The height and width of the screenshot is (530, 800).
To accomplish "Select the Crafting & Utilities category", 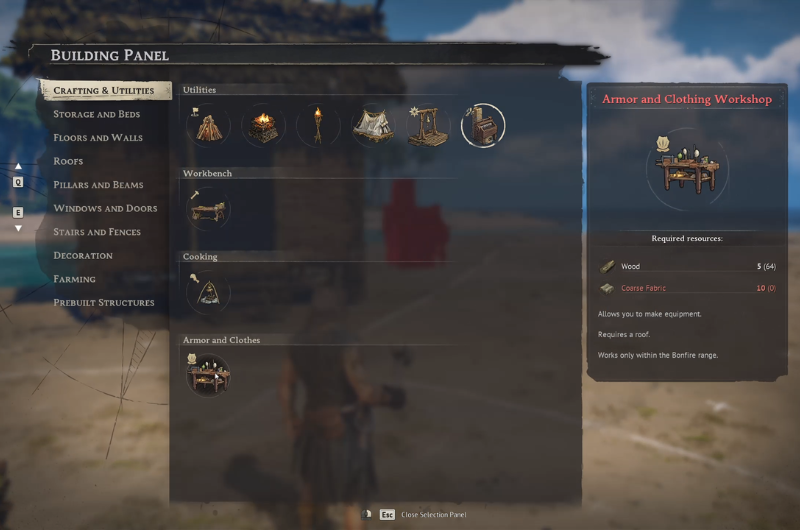I will tap(104, 91).
